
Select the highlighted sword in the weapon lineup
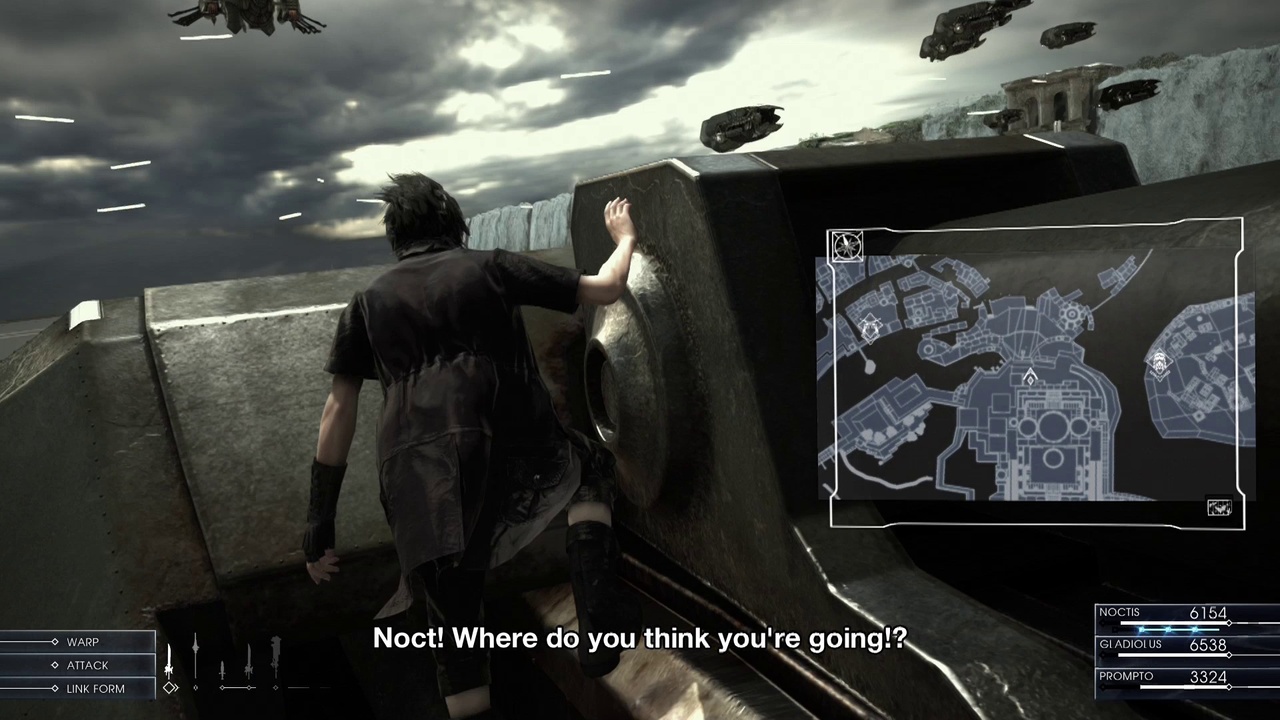click(169, 663)
